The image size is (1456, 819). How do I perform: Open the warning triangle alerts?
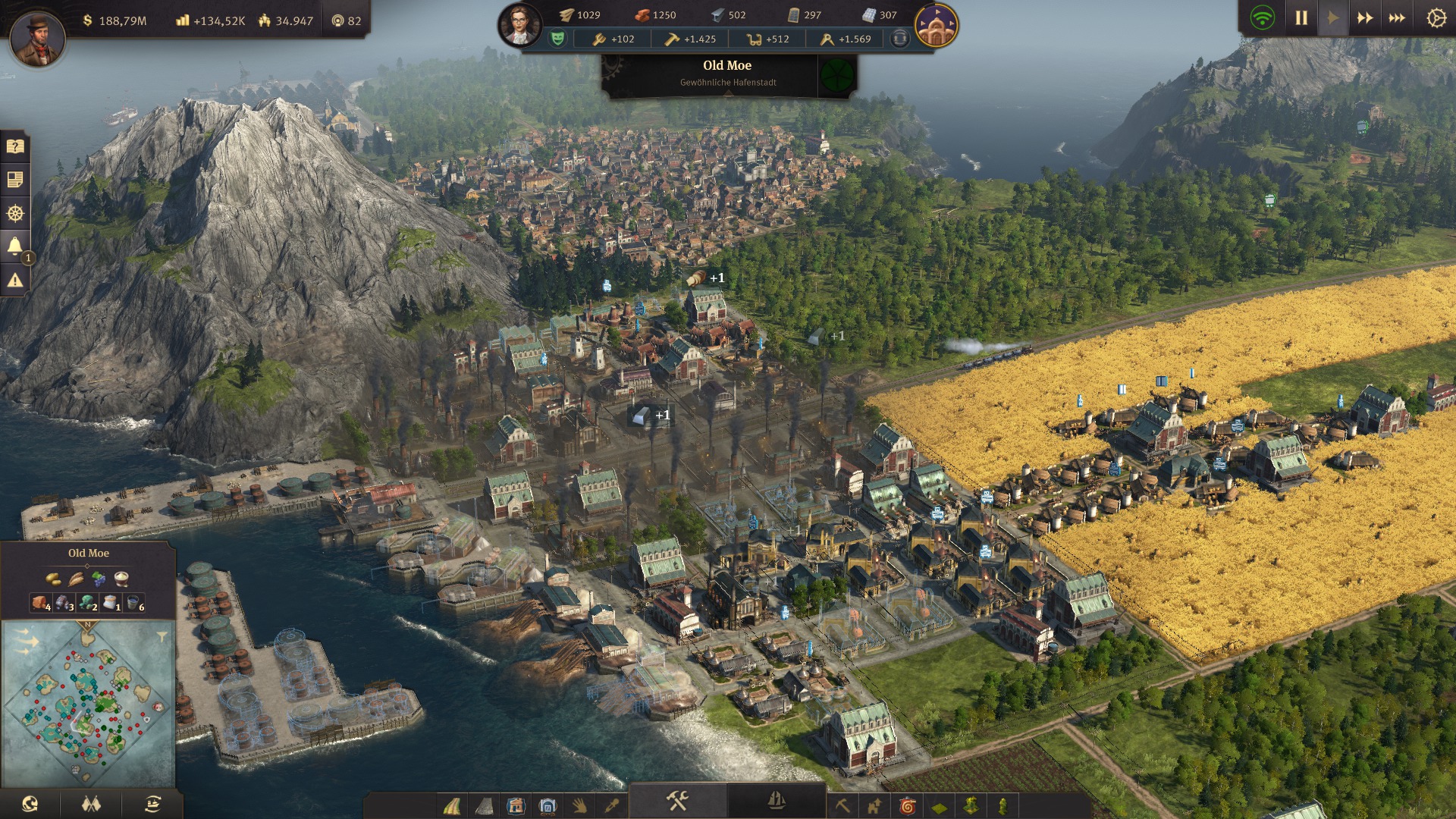pyautogui.click(x=15, y=281)
